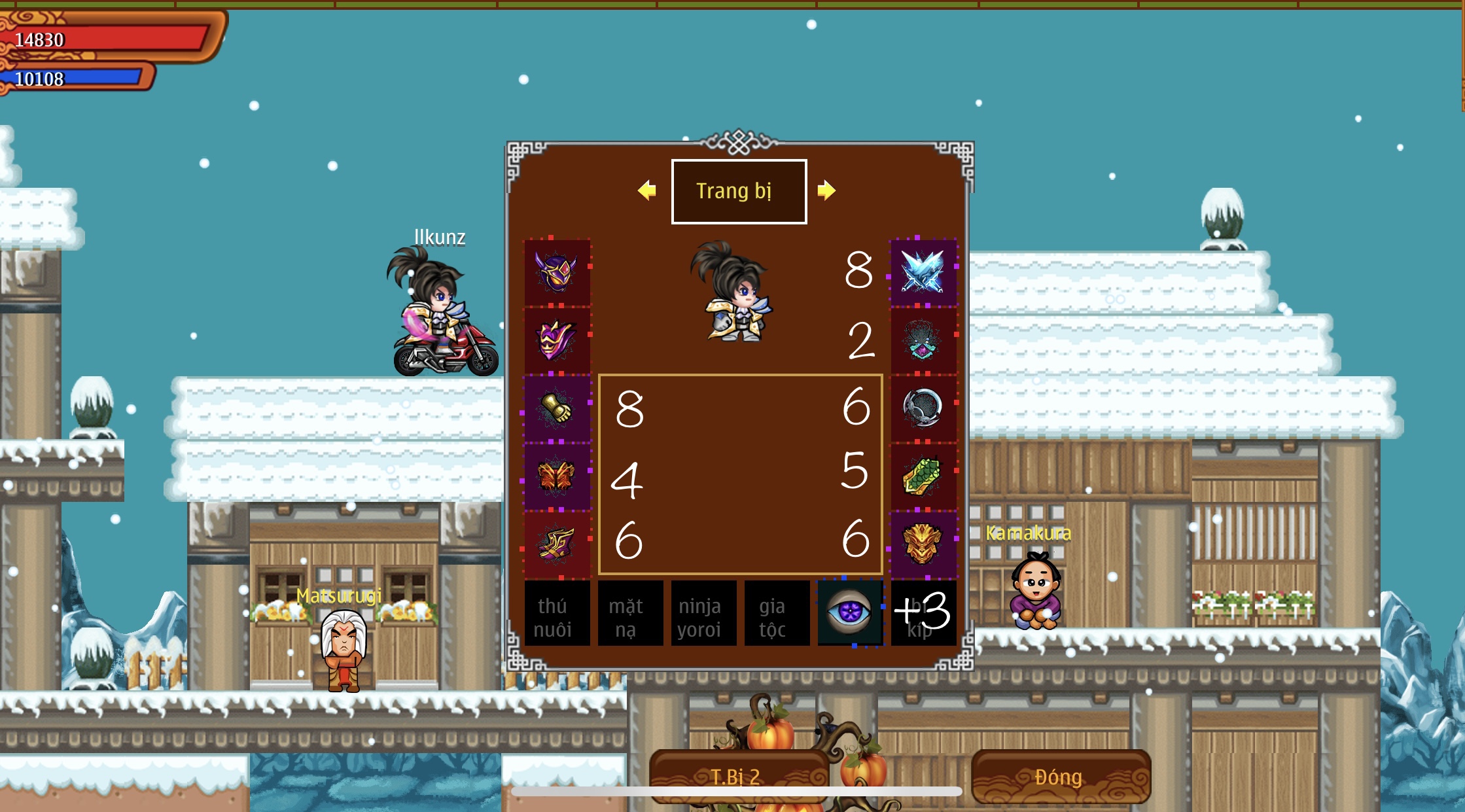Click the green scale shield item
Viewport: 1465px width, 812px height.
click(x=923, y=477)
